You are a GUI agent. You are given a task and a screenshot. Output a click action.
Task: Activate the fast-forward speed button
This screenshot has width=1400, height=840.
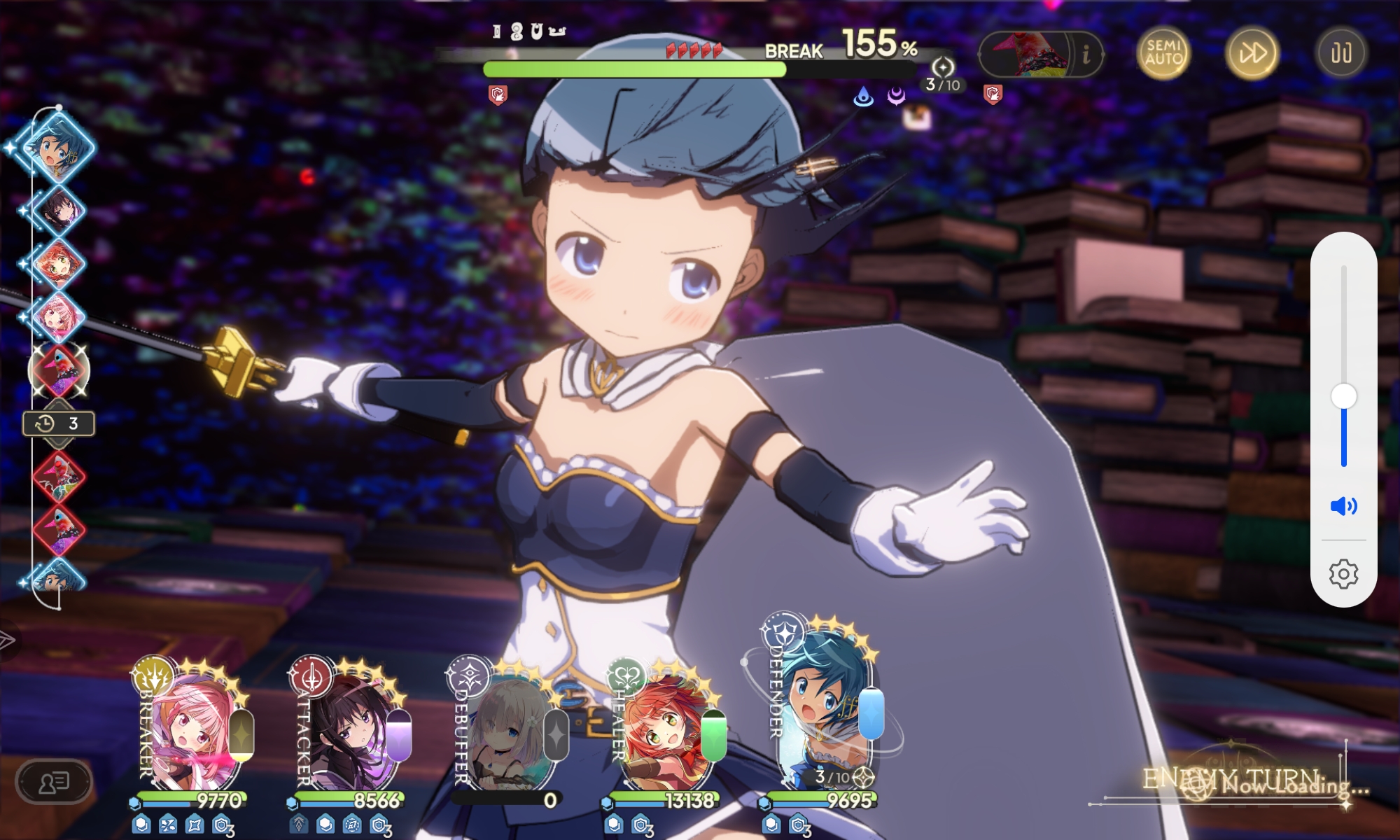click(1252, 53)
